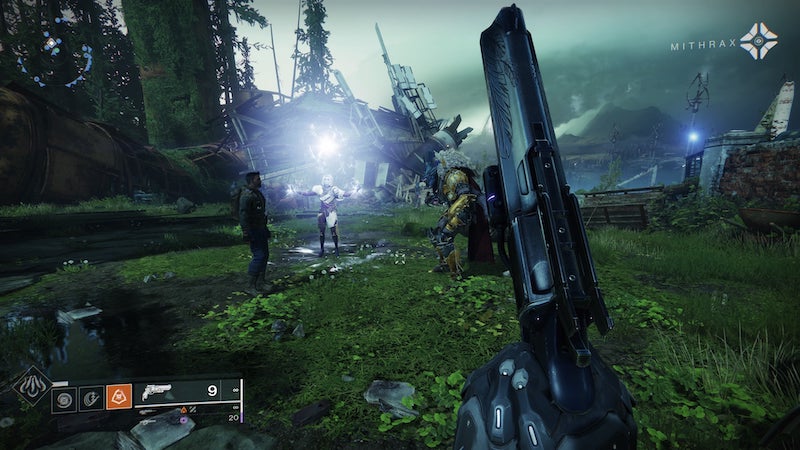Use the swirl grenade ability icon
Screen dimensions: 800x450
[x=62, y=398]
